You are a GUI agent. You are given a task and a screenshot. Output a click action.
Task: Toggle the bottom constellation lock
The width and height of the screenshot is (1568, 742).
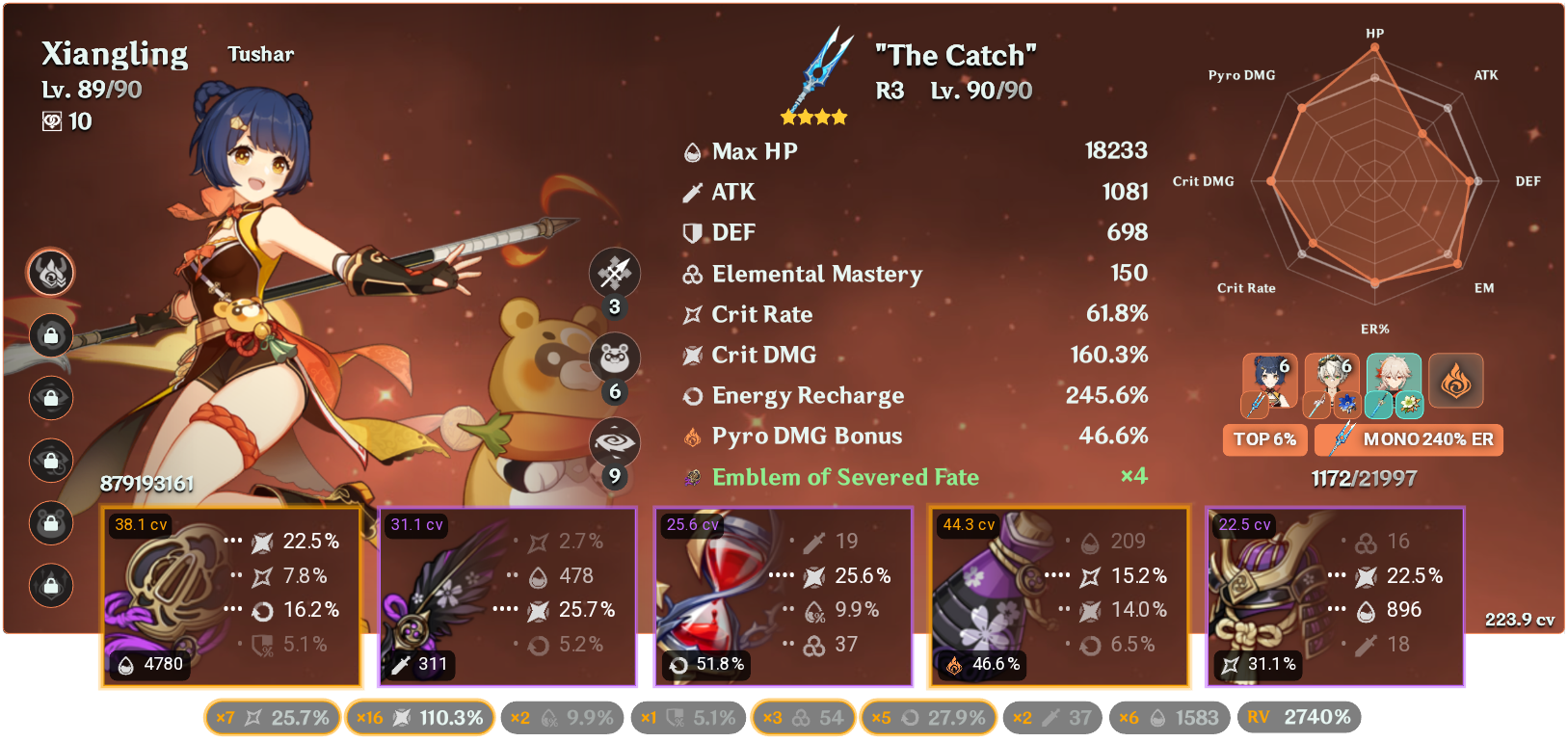pyautogui.click(x=50, y=585)
